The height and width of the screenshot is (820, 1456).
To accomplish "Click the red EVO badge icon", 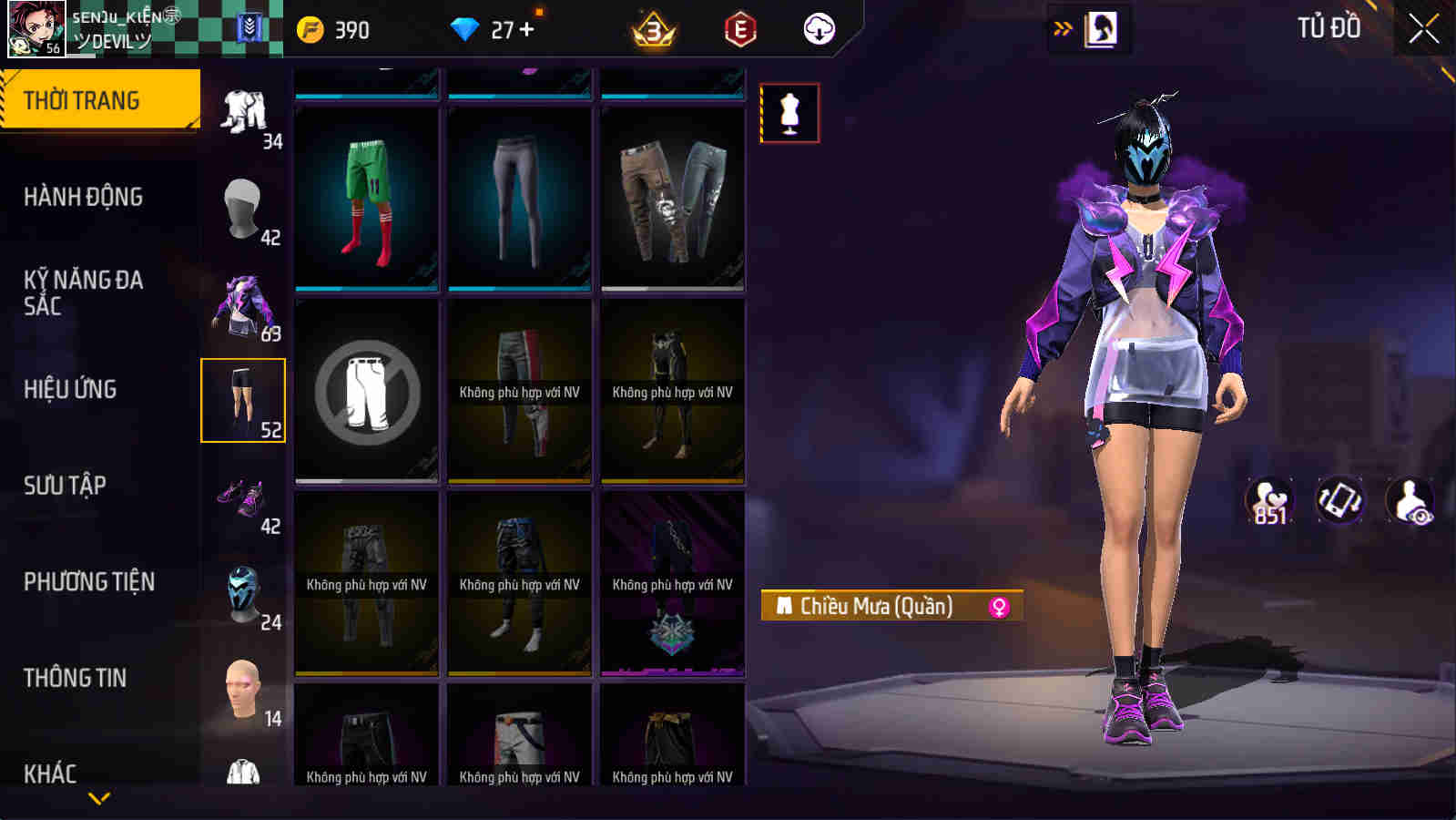I will coord(738,29).
